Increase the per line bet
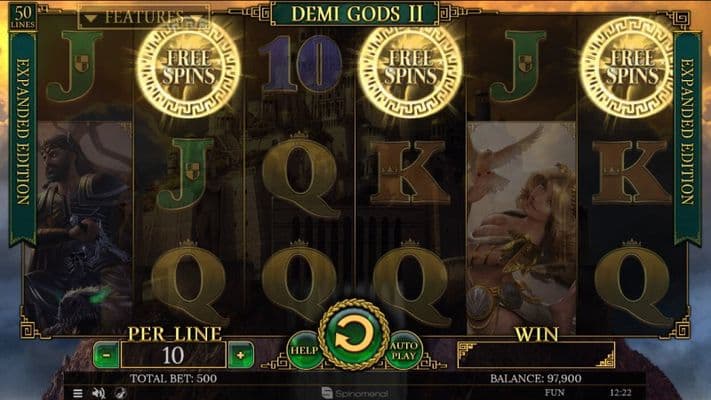 (x=240, y=354)
